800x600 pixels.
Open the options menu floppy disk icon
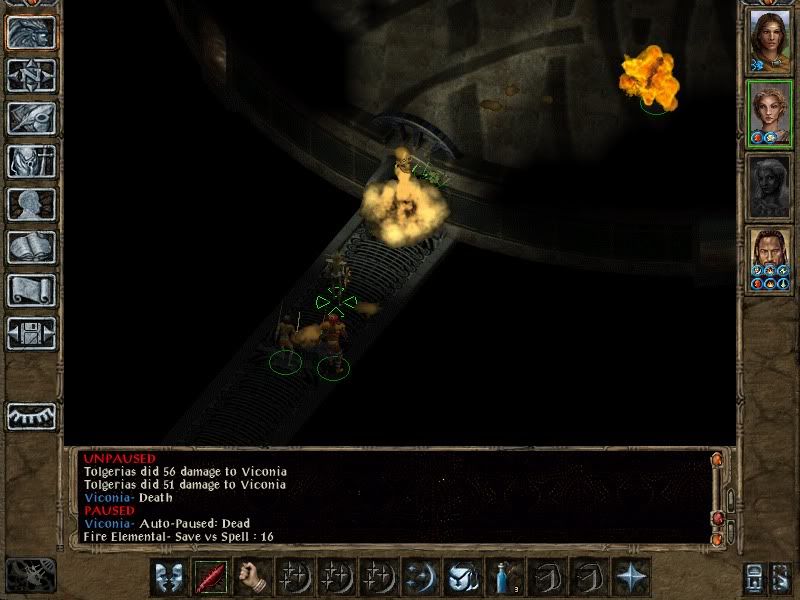[31, 333]
